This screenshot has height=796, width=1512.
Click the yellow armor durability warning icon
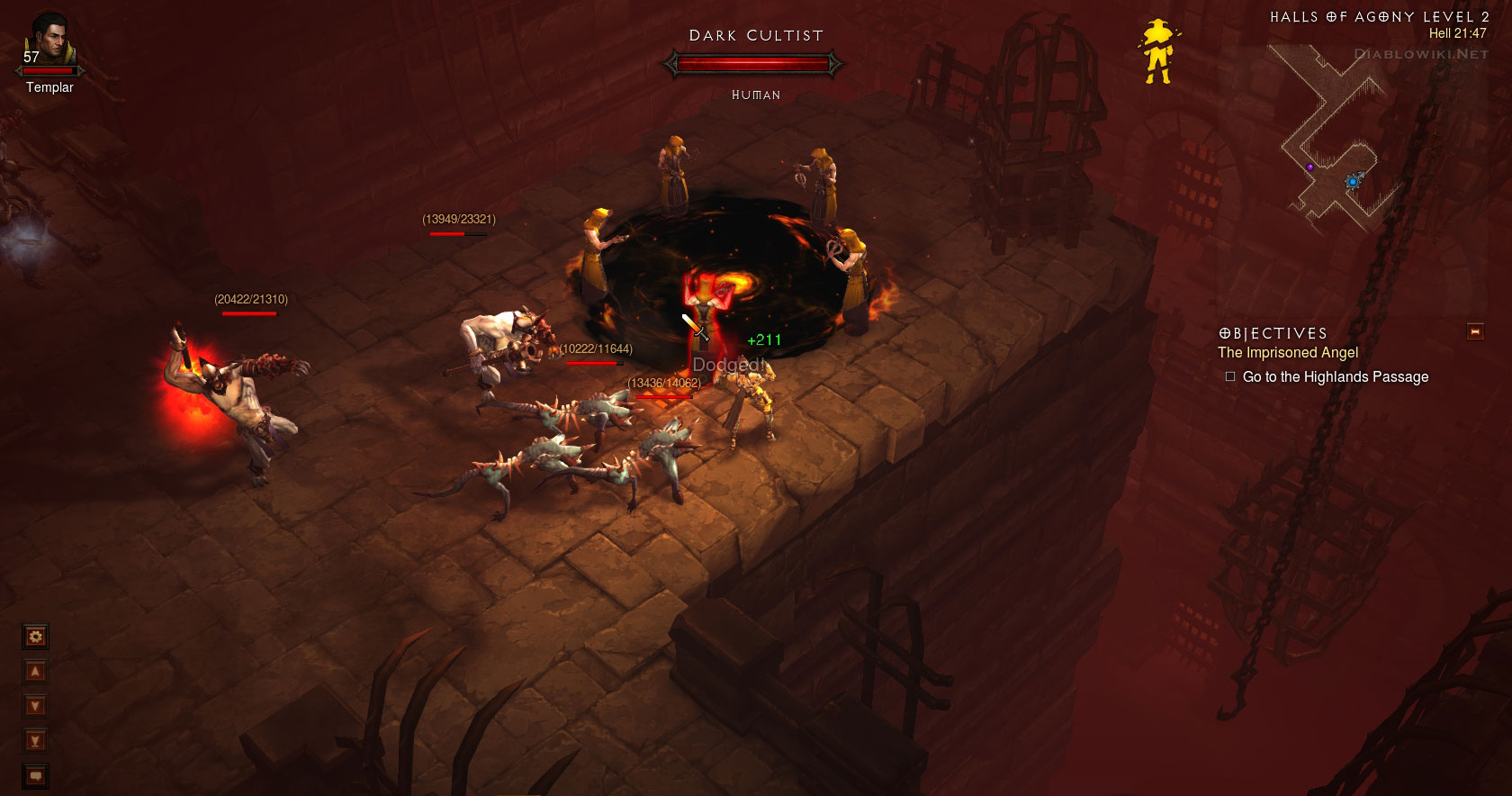(1156, 53)
